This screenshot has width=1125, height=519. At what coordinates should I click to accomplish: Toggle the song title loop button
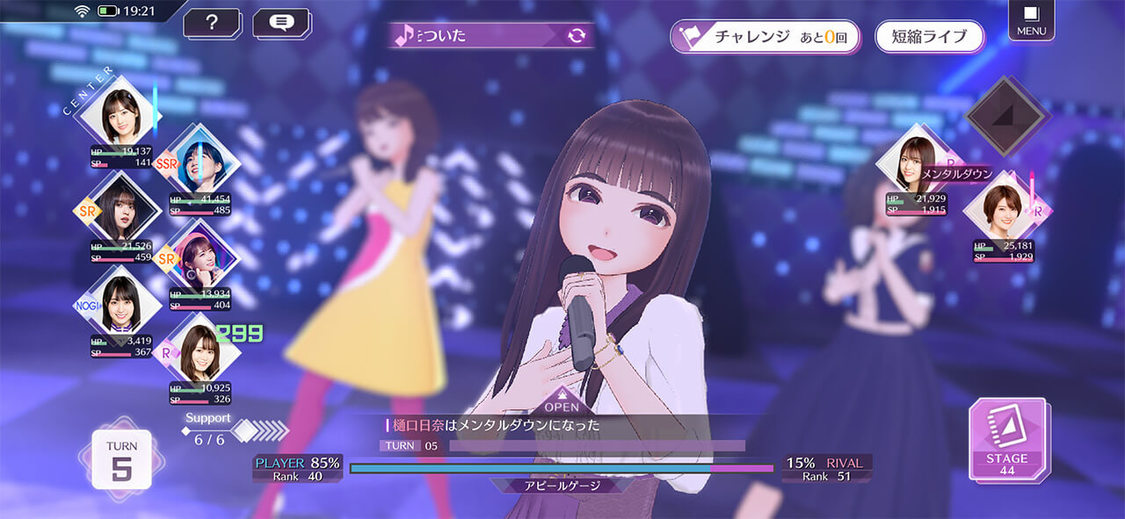[576, 36]
